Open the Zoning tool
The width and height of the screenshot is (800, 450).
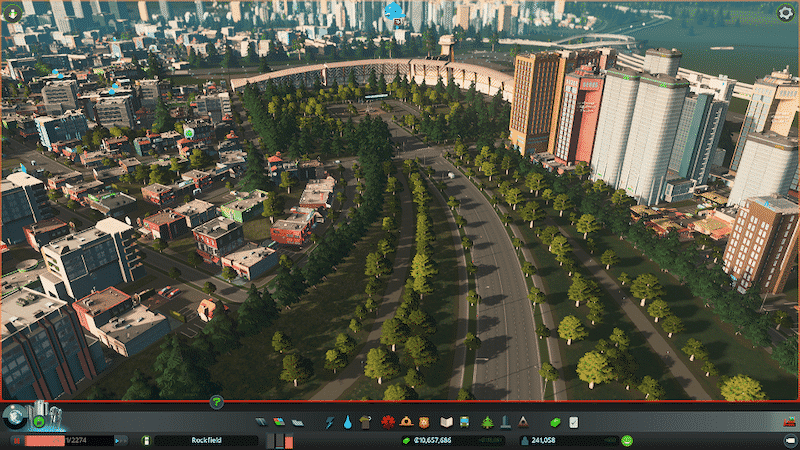[276, 422]
